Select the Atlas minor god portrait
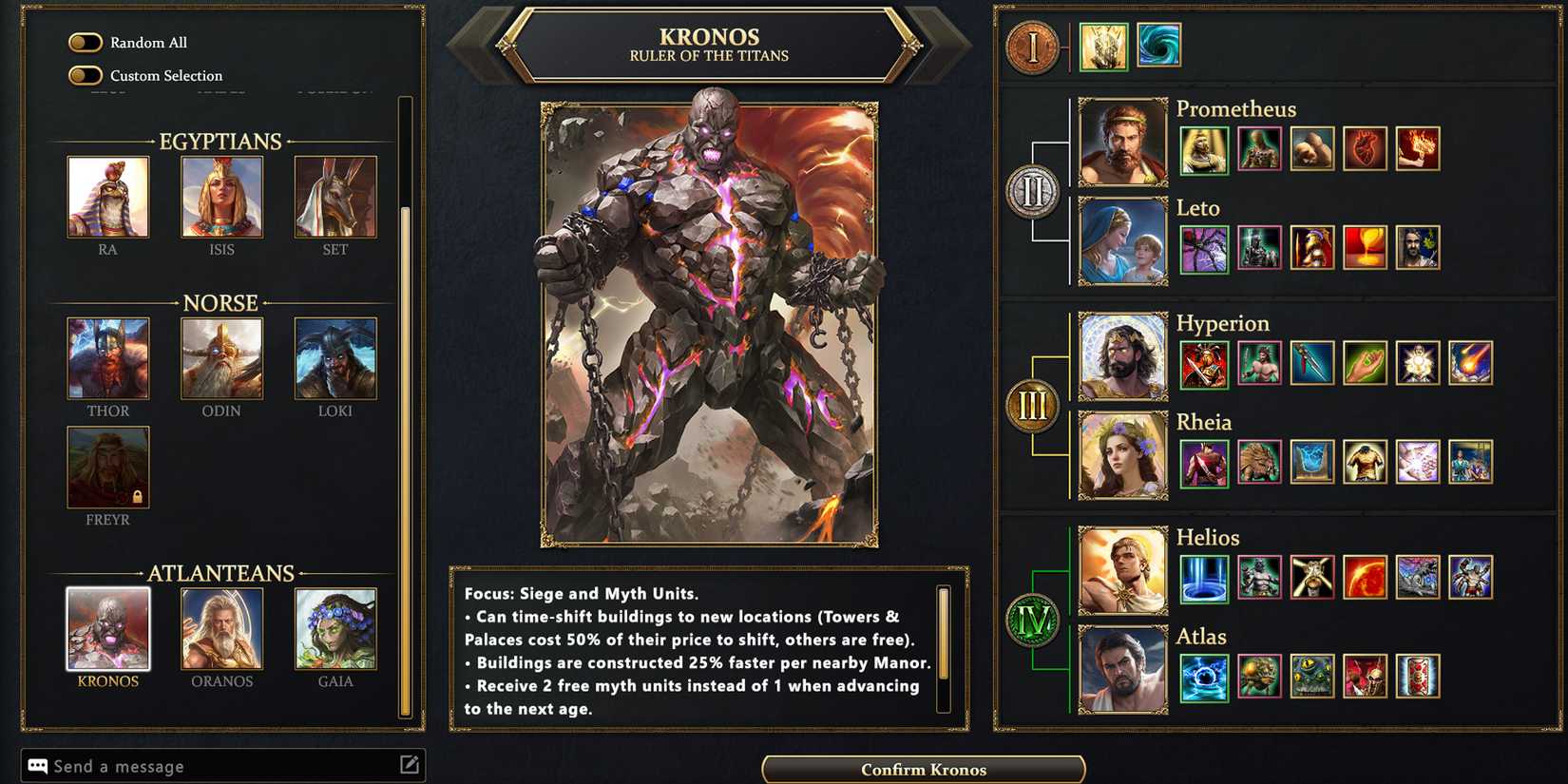 tap(1122, 667)
